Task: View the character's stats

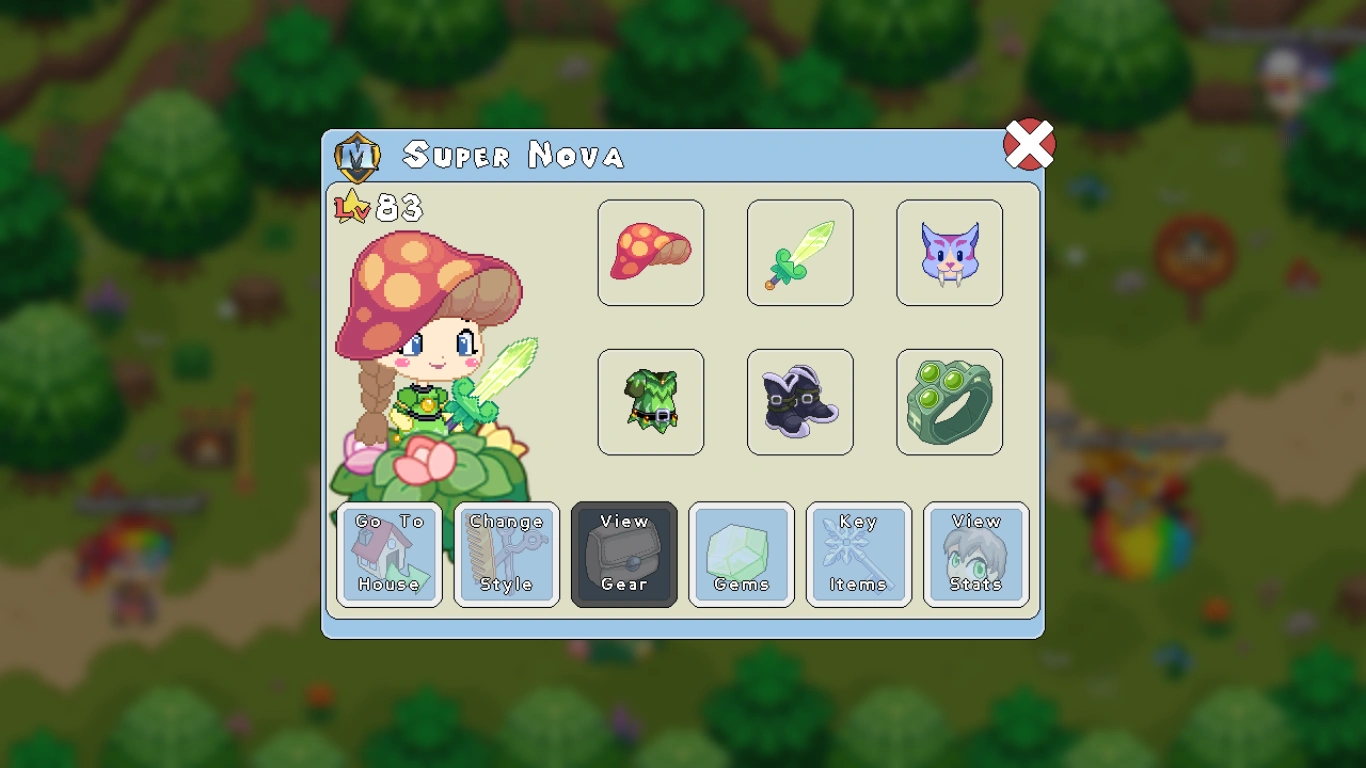Action: coord(975,554)
